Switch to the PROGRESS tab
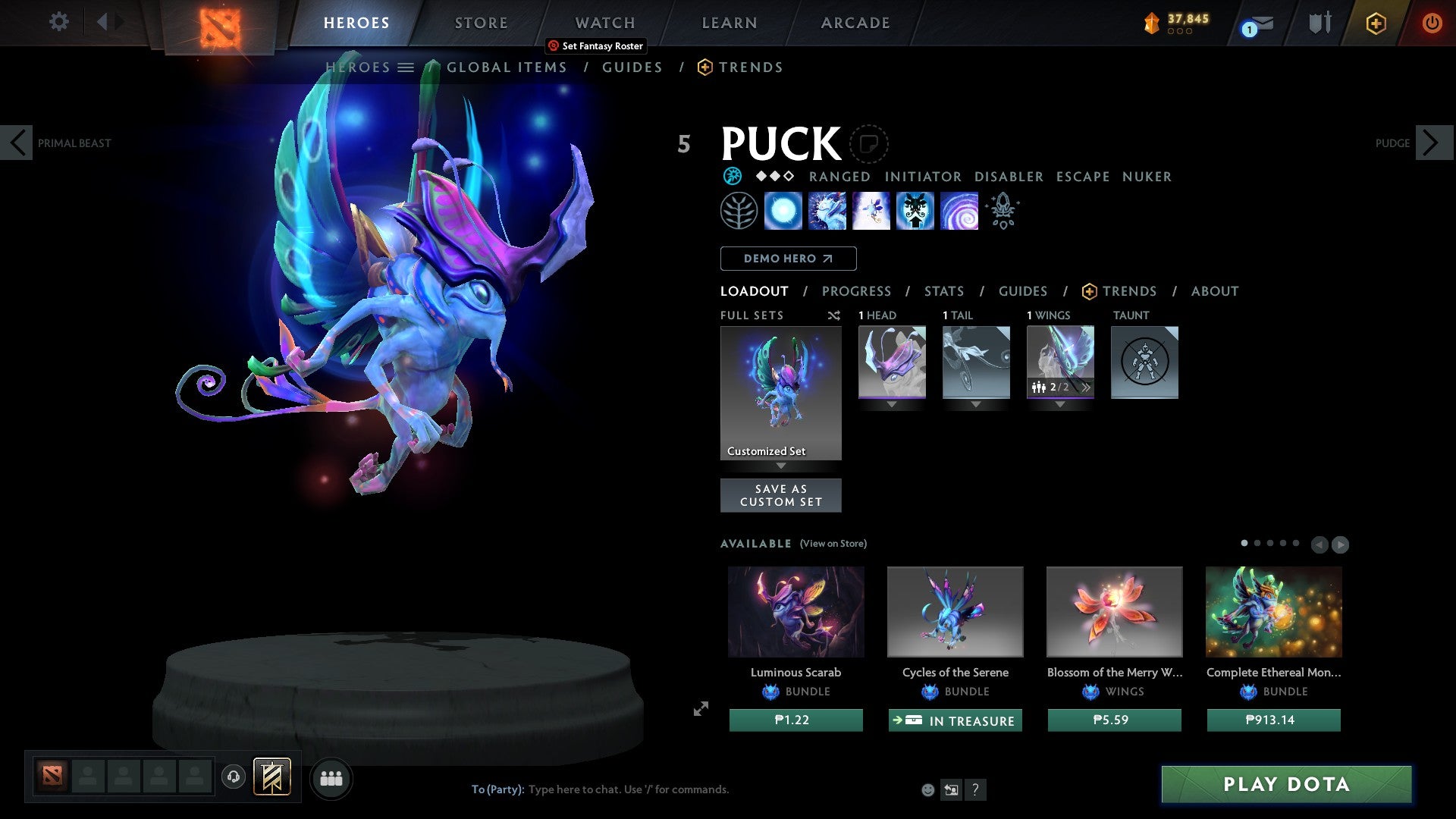1456x819 pixels. [x=857, y=291]
